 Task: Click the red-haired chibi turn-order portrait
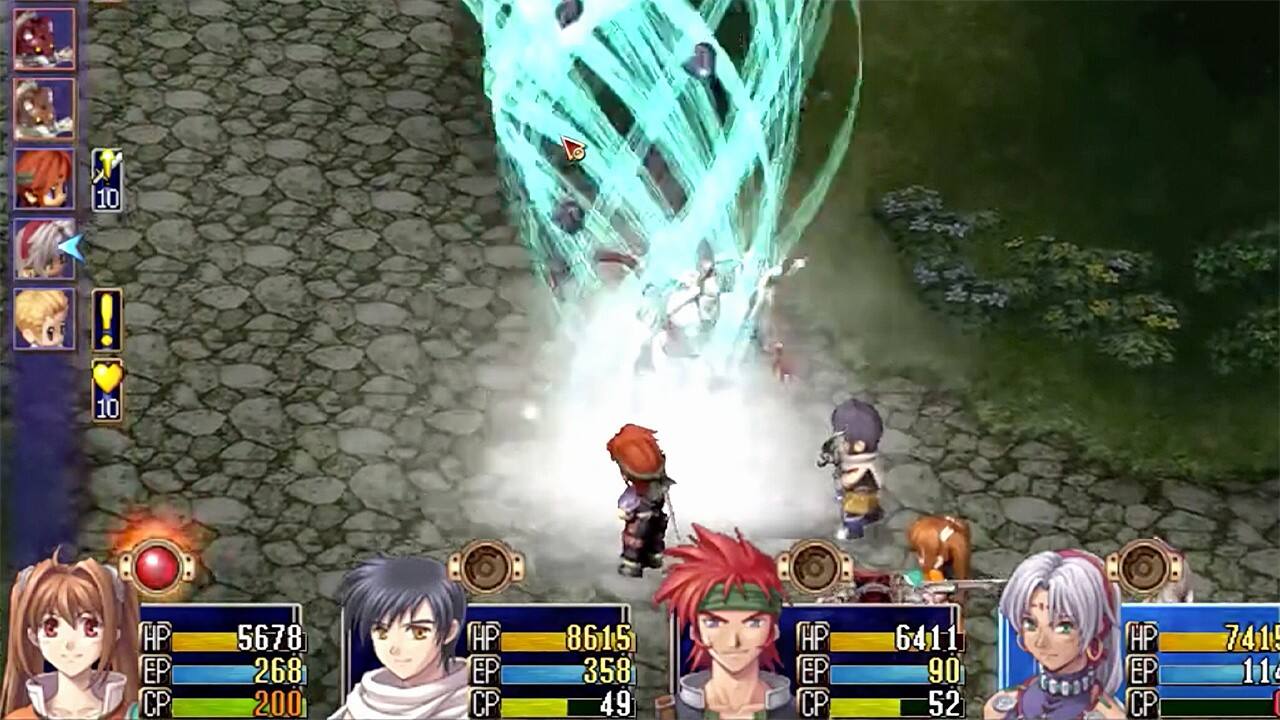[x=44, y=179]
